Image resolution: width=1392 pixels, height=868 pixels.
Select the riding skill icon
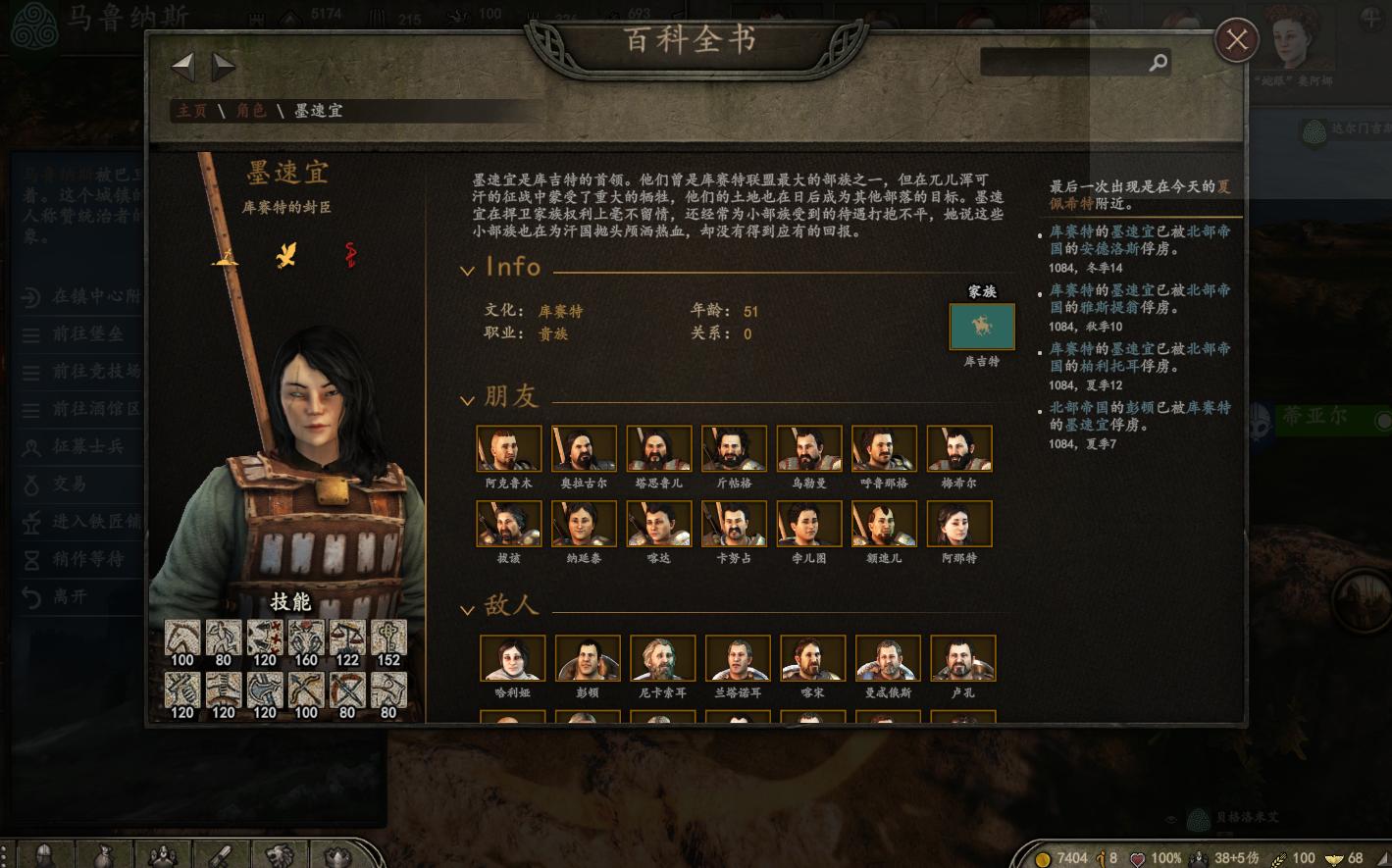(x=182, y=638)
